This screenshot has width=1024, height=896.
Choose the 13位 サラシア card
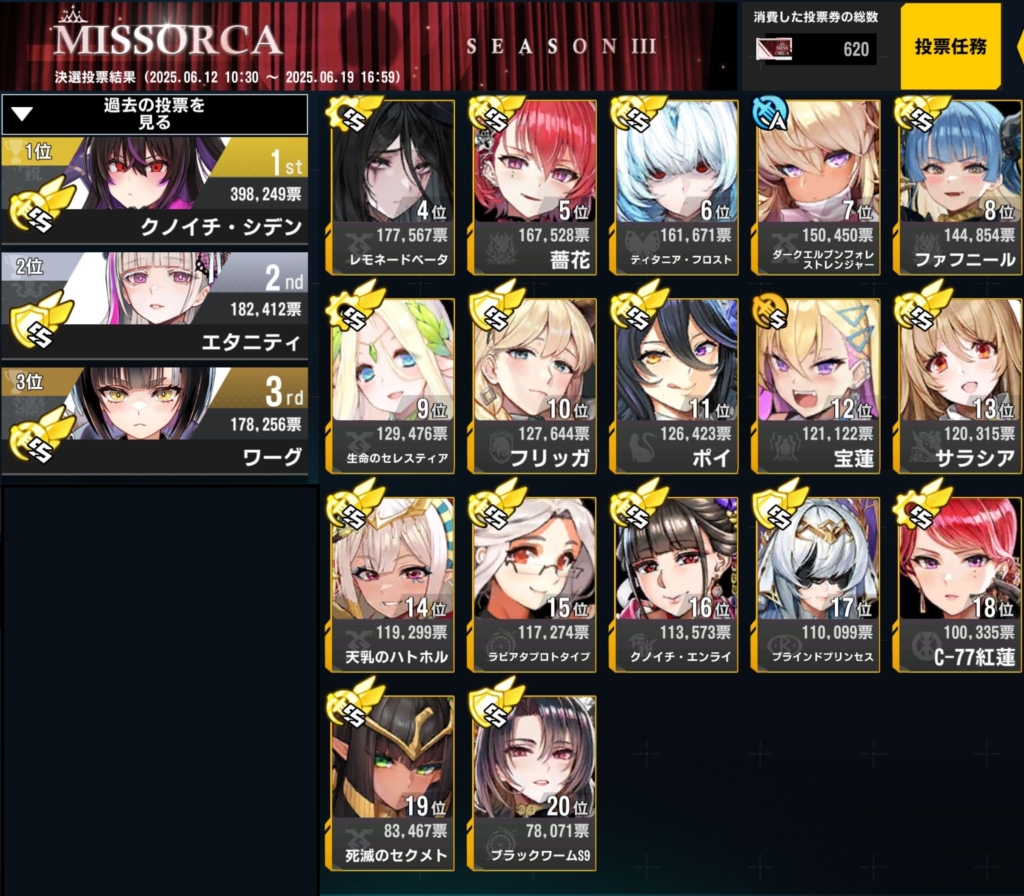tap(961, 386)
